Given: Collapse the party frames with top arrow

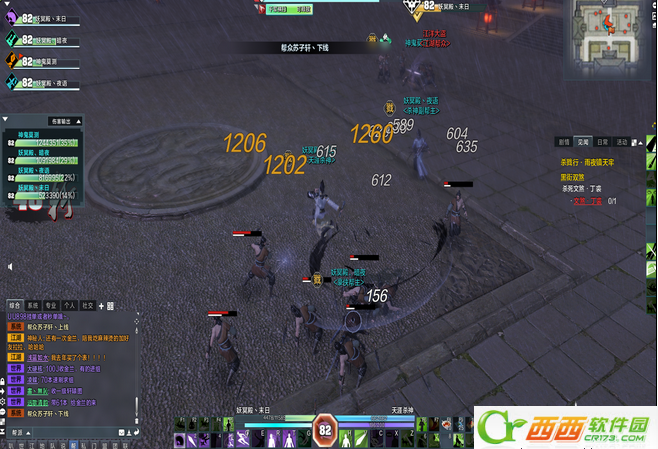Looking at the screenshot, I should (7, 4).
